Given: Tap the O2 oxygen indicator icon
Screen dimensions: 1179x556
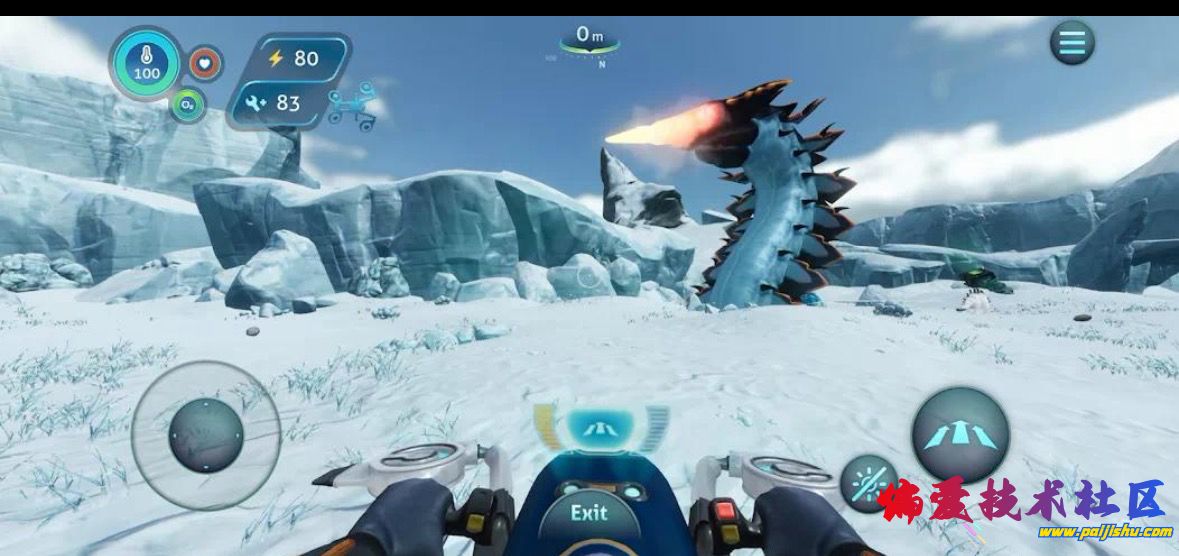Looking at the screenshot, I should [x=187, y=104].
